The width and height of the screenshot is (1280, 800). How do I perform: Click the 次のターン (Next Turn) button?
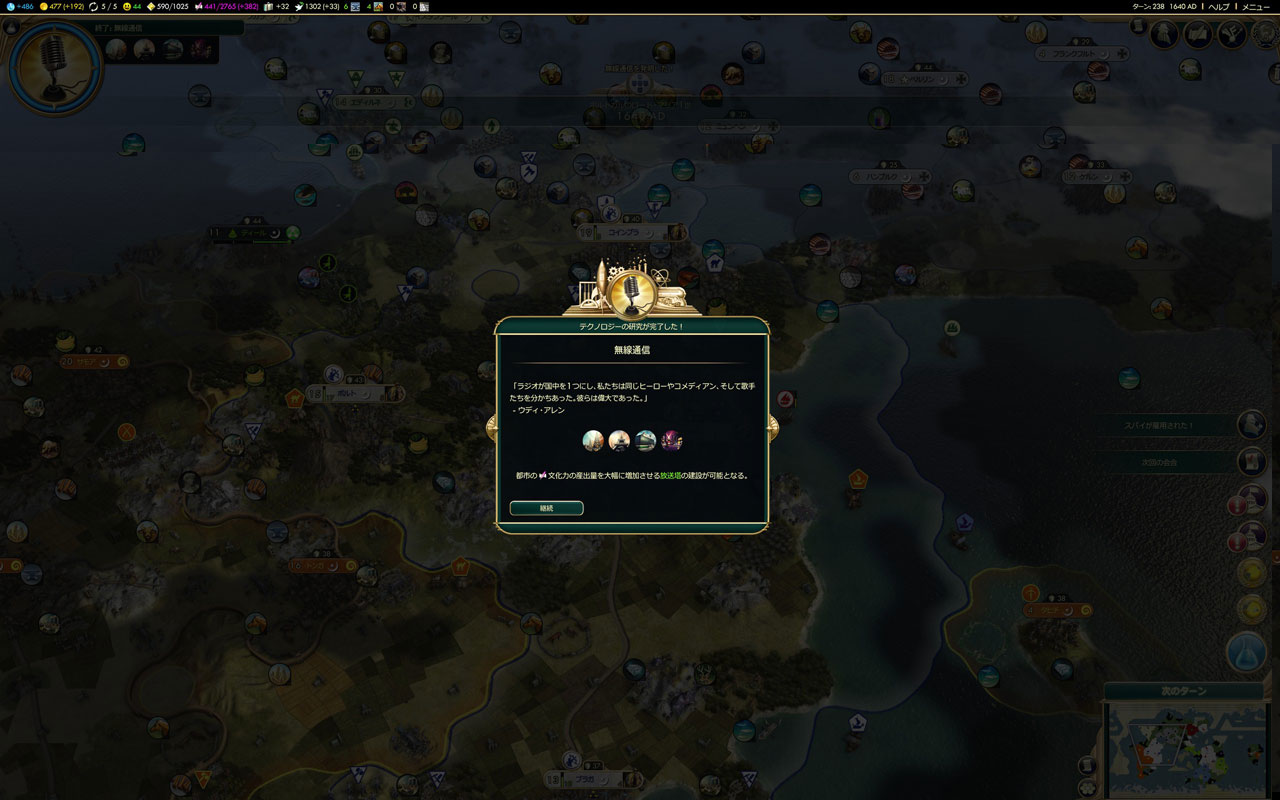click(x=1183, y=691)
